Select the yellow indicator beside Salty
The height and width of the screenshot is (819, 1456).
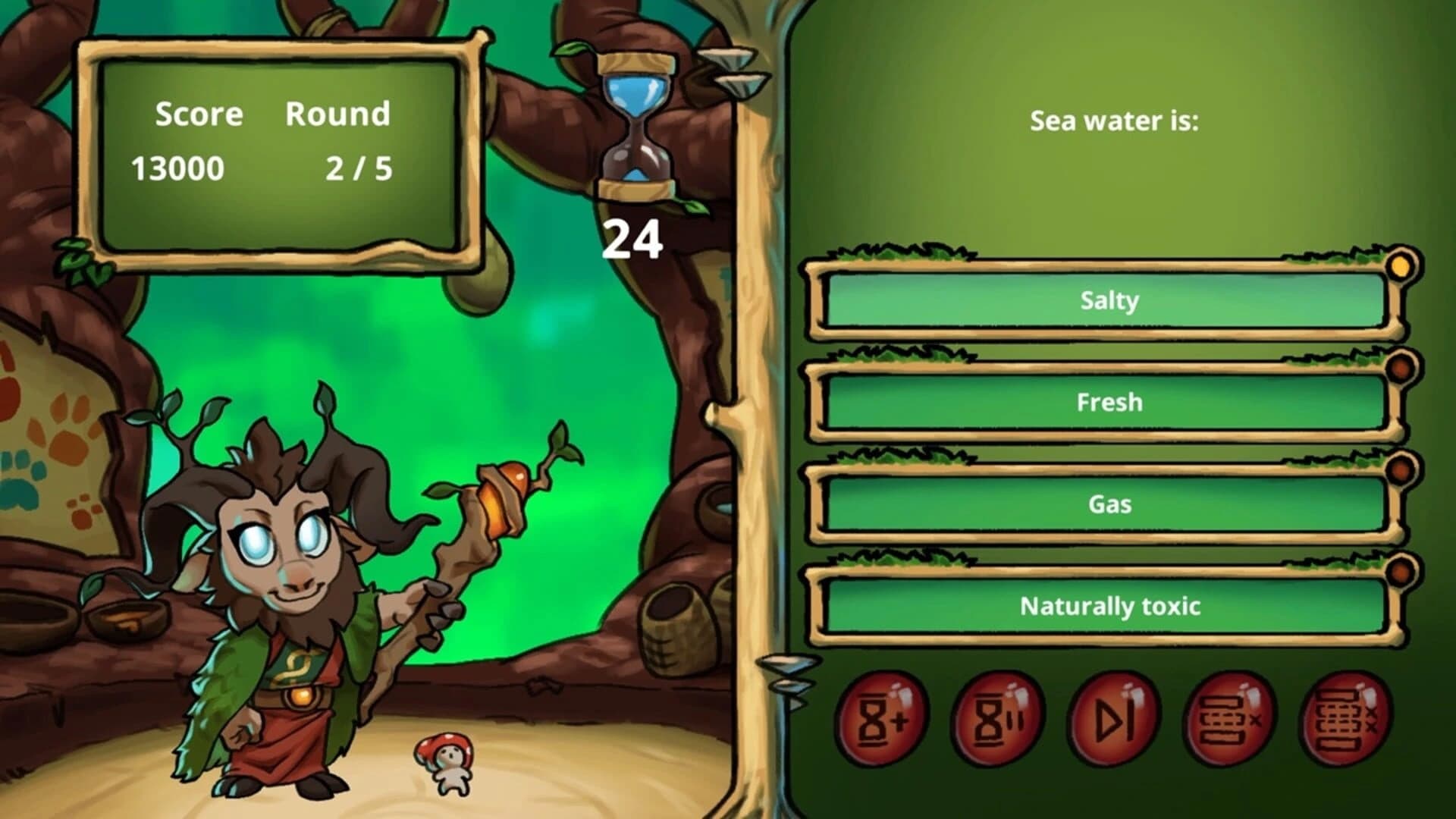point(1400,267)
